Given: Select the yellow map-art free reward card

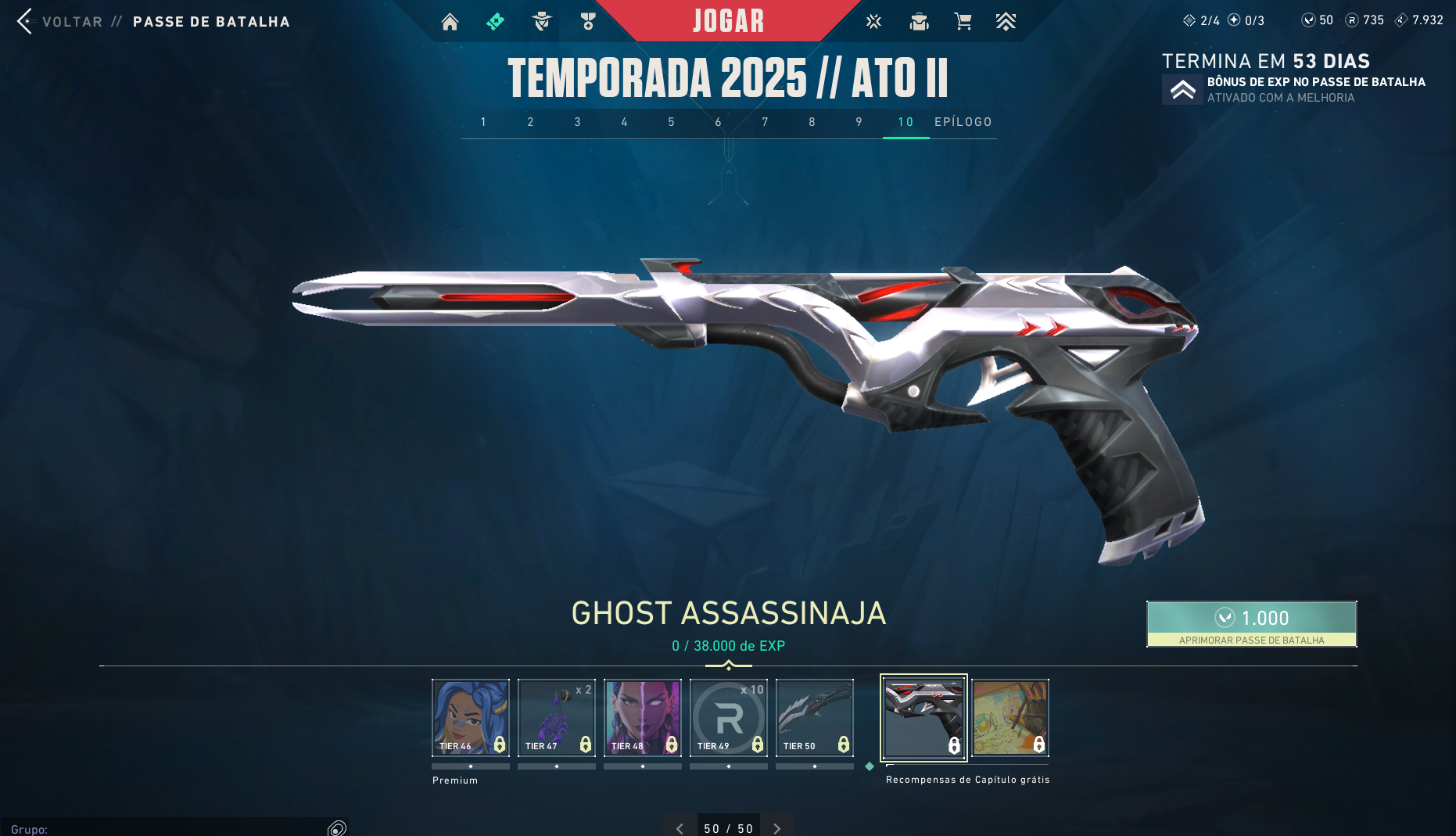Looking at the screenshot, I should 1010,717.
